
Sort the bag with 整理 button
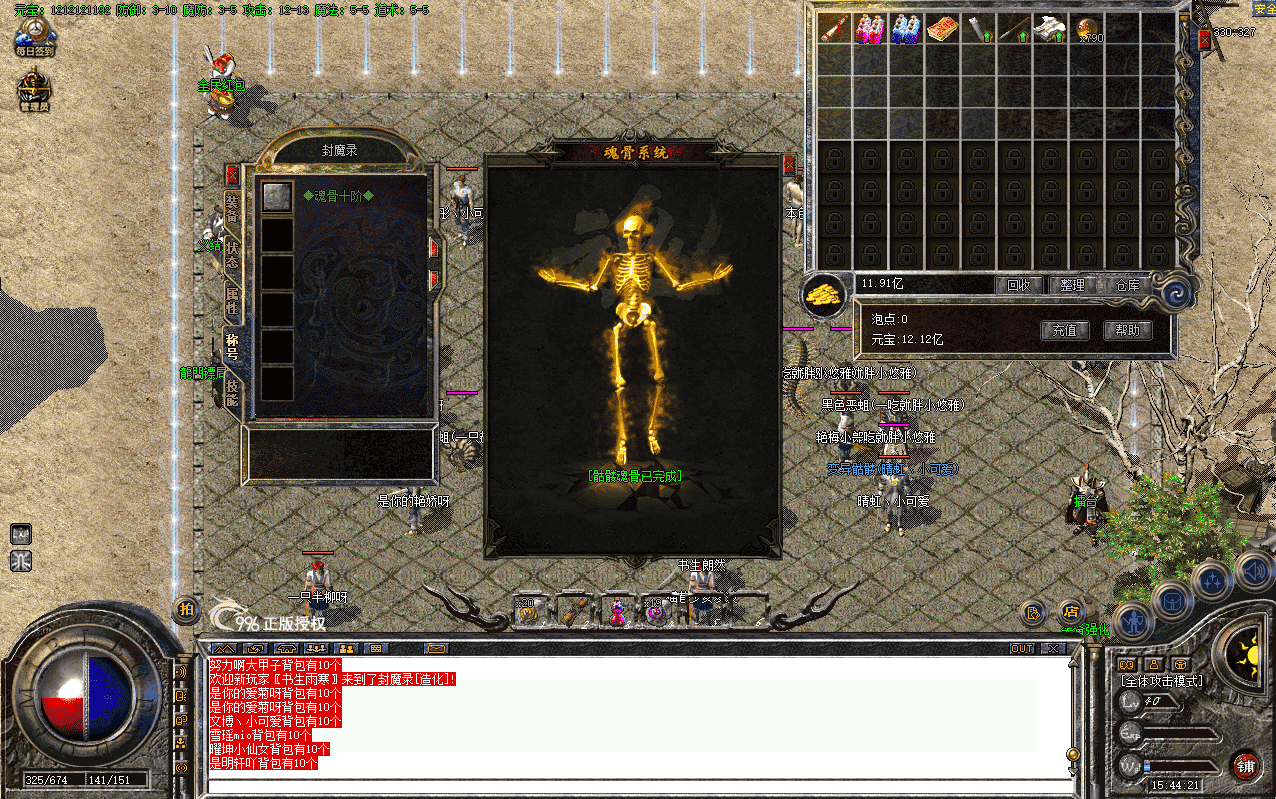(1072, 285)
